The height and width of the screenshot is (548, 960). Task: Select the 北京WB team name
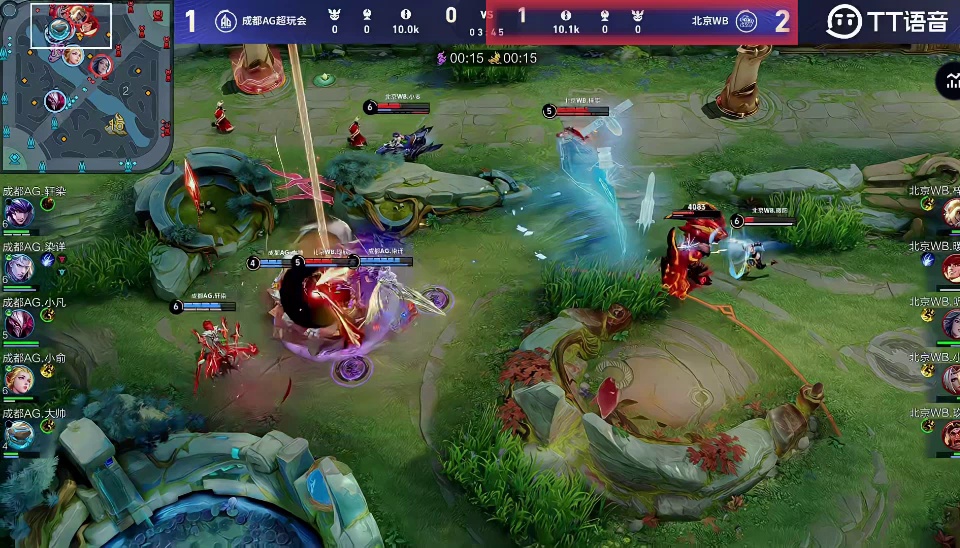point(709,20)
